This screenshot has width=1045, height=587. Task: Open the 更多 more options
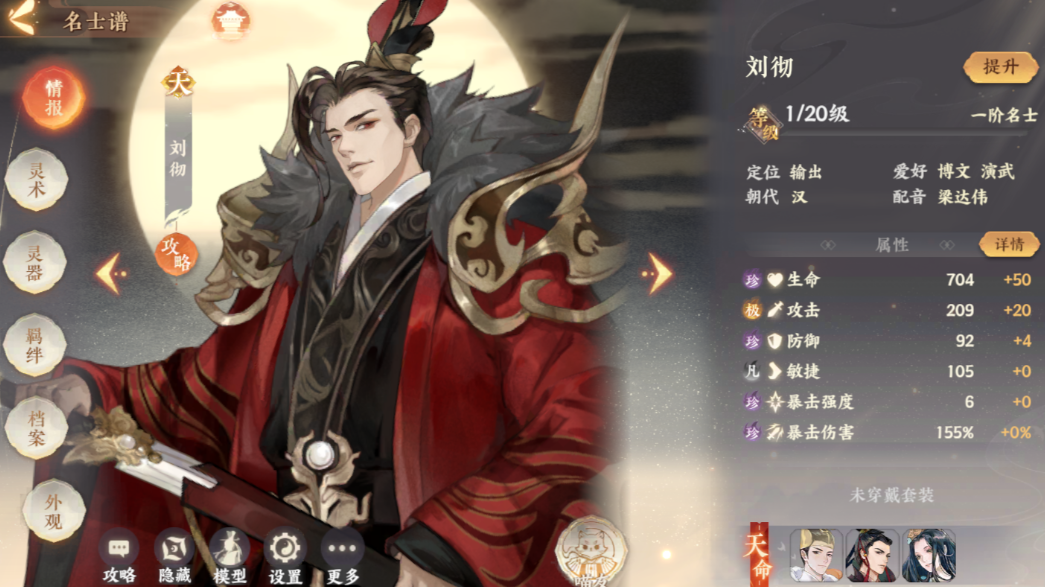point(342,556)
